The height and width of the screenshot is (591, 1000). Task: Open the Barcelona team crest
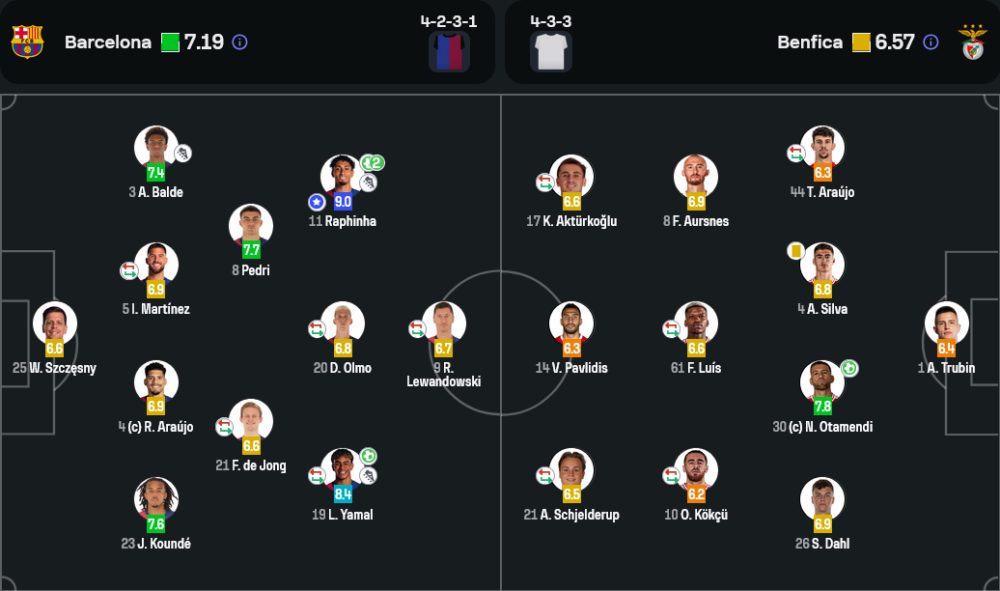[27, 42]
